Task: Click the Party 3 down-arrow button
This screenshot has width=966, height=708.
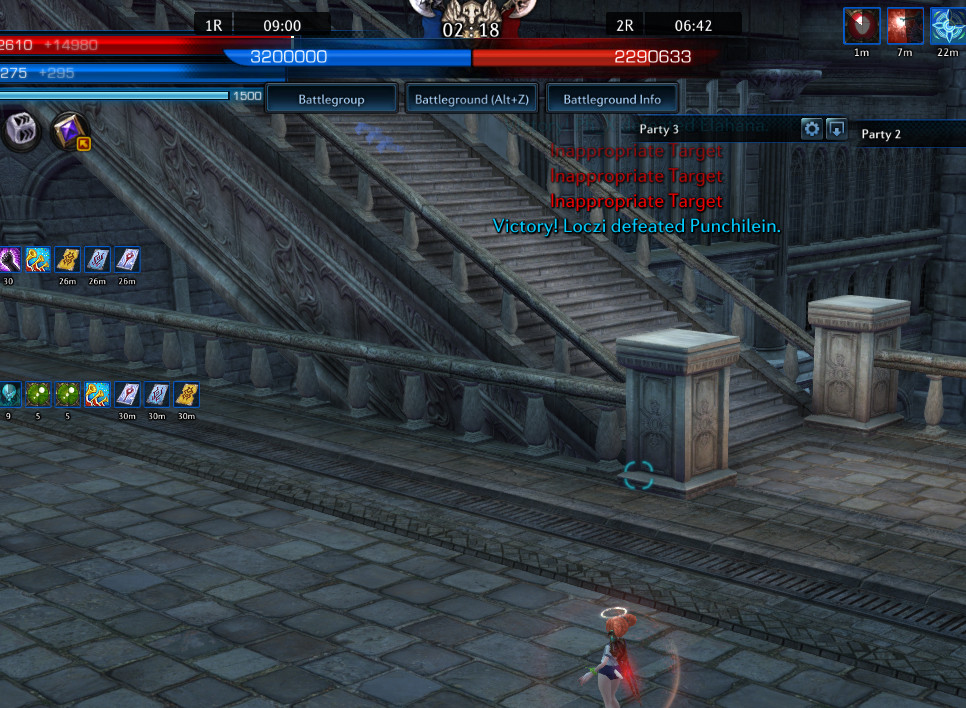Action: [837, 129]
